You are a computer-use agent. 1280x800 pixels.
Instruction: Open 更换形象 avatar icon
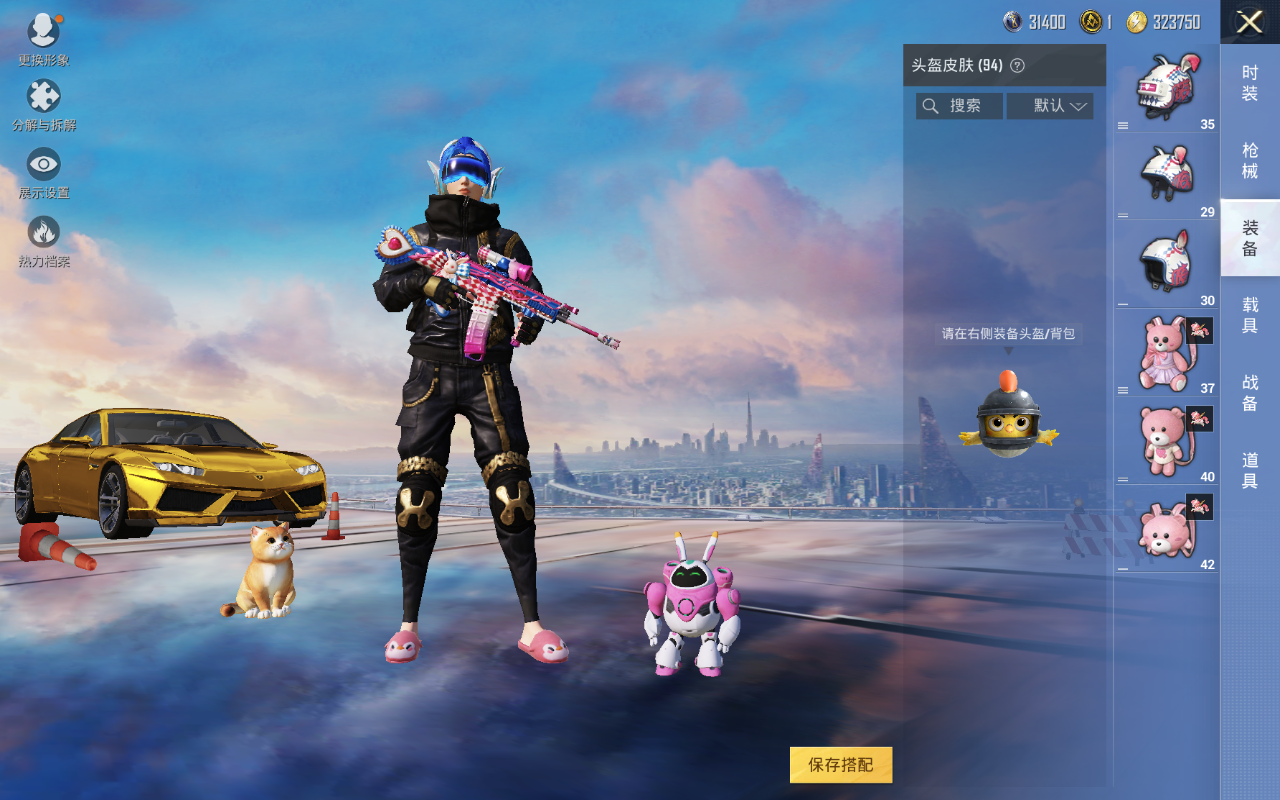pos(44,32)
